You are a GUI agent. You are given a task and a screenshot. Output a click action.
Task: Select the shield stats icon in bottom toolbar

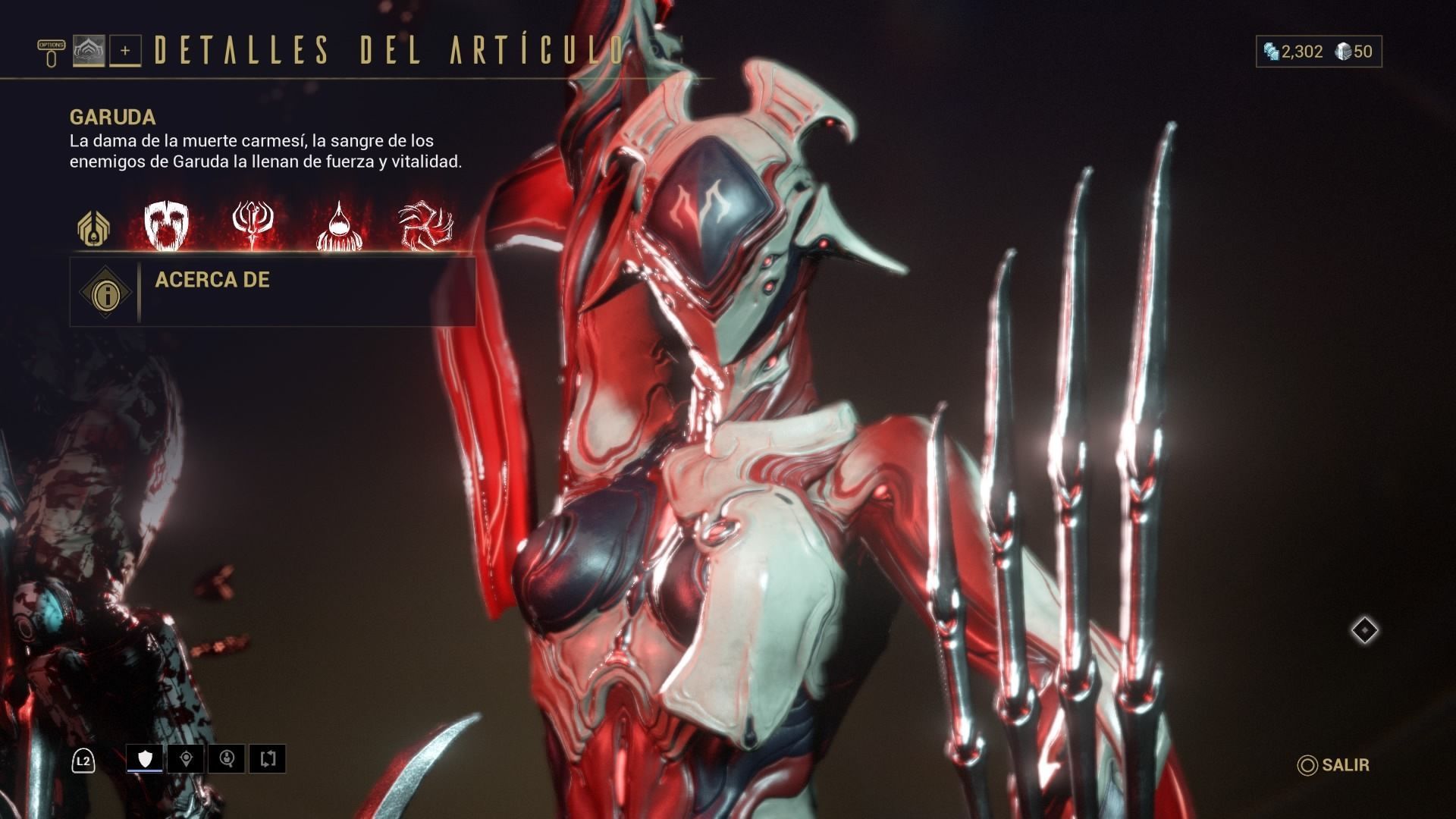tap(146, 757)
